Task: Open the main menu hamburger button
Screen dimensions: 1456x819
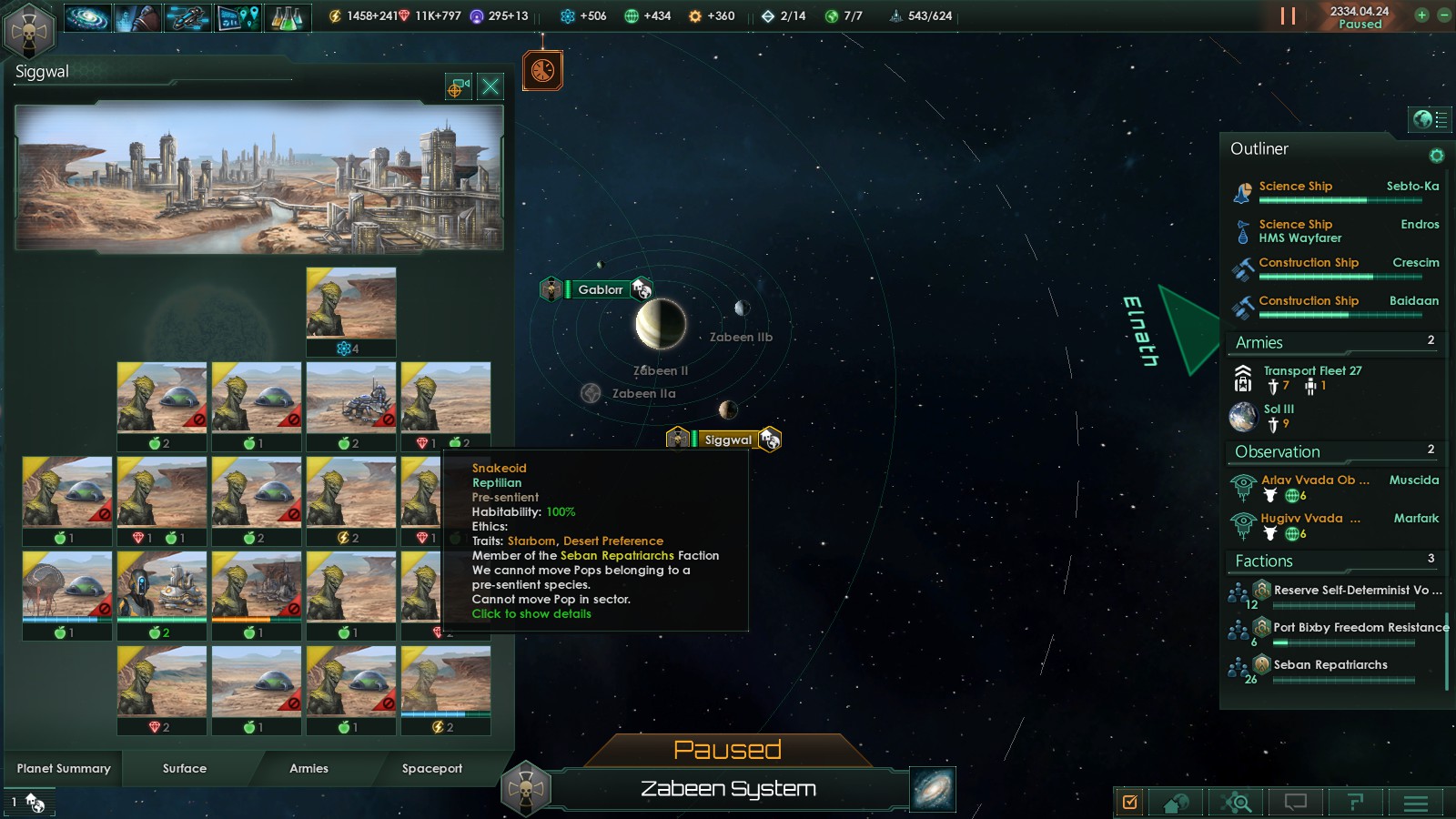Action: tap(1415, 803)
